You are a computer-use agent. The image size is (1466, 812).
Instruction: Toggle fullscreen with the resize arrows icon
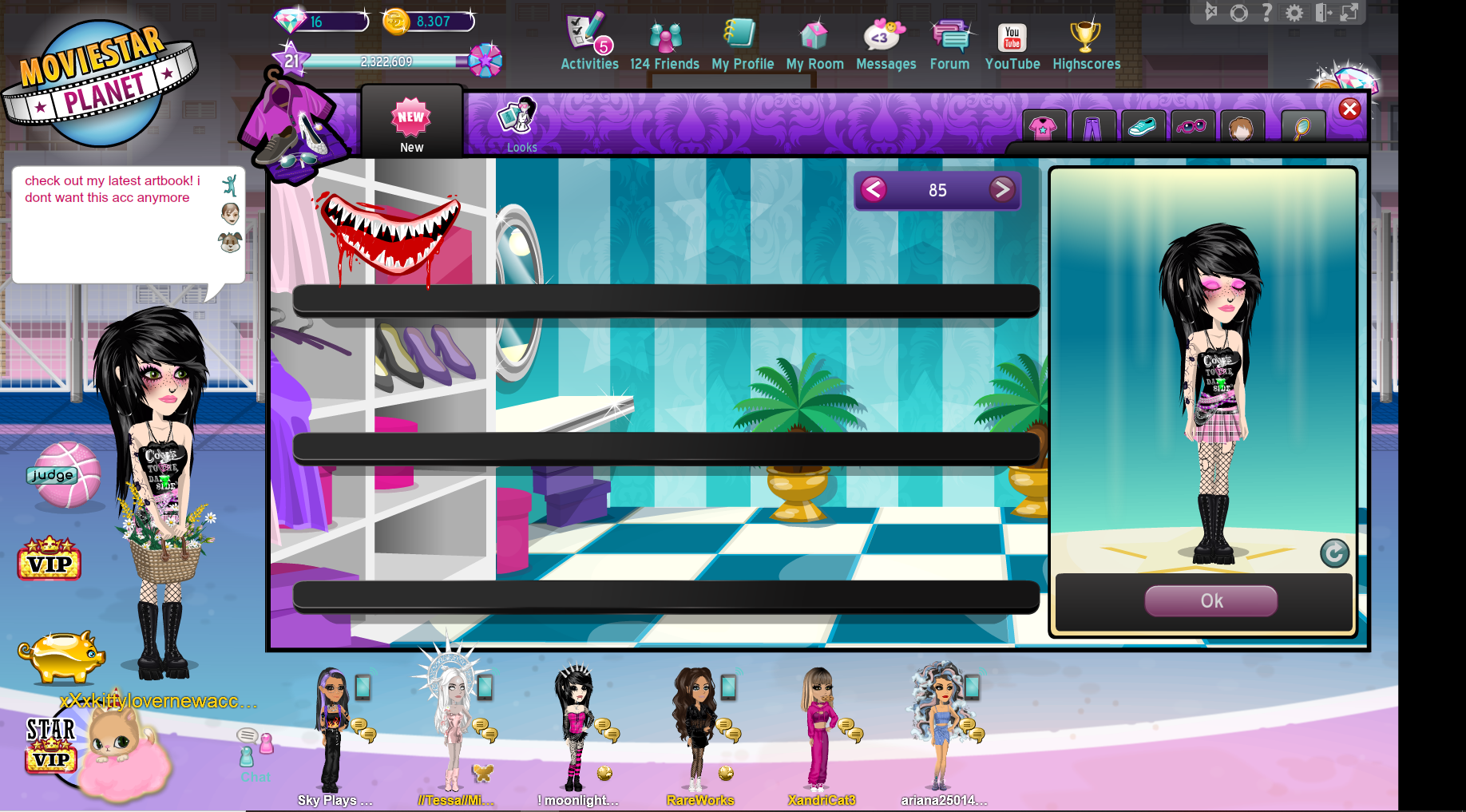(x=1351, y=13)
